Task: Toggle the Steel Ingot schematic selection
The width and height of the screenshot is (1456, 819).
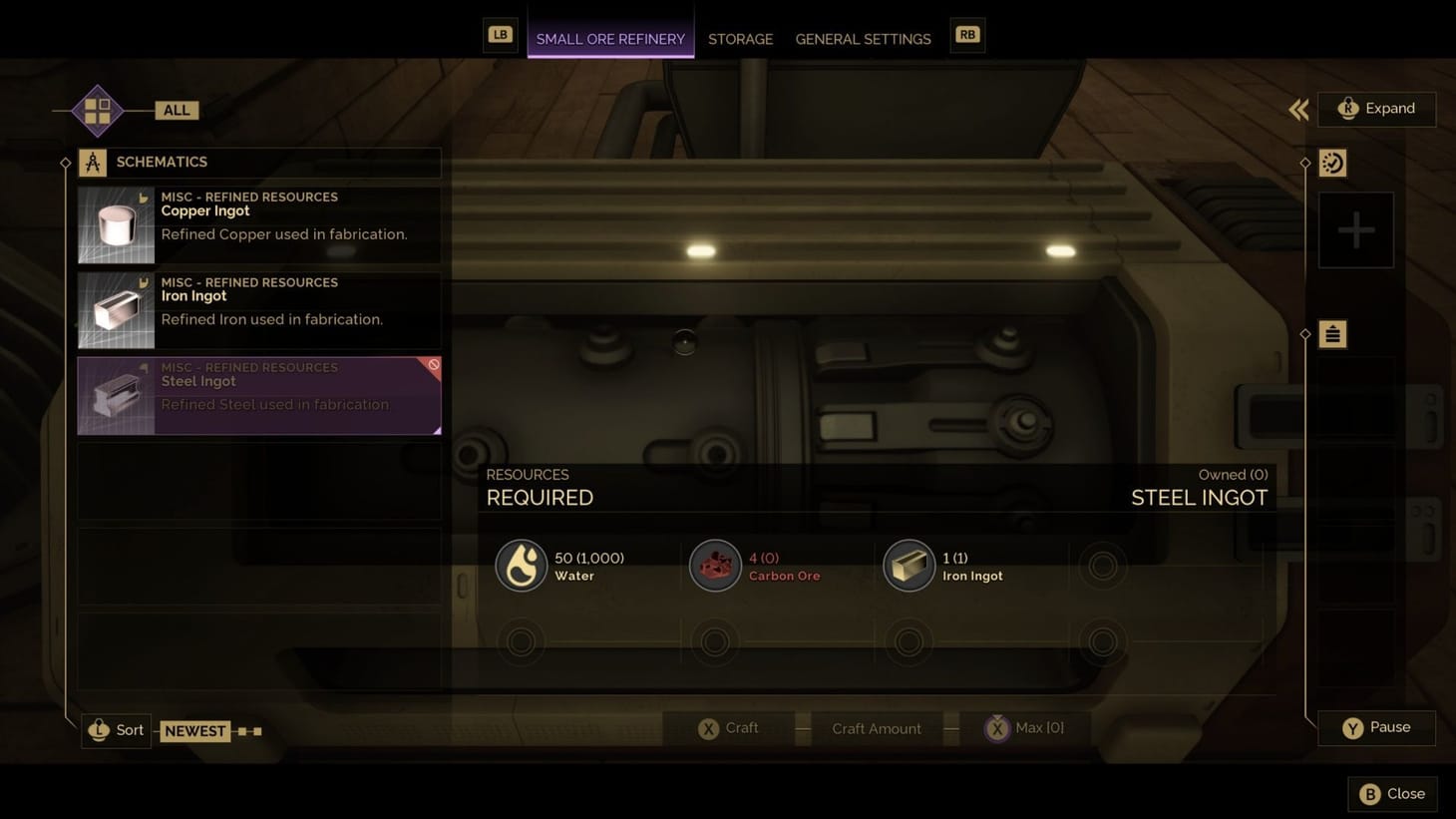Action: click(x=258, y=395)
